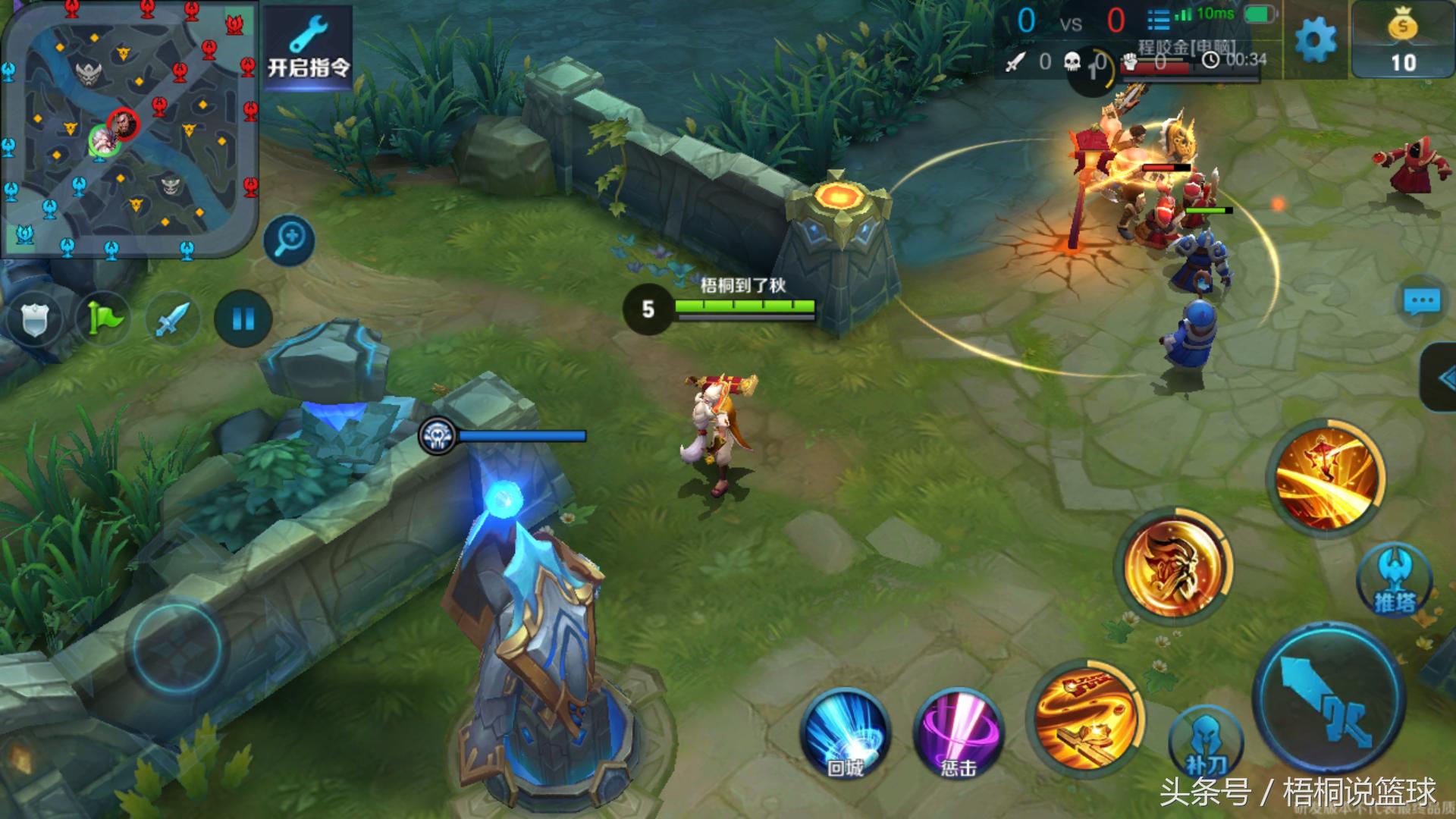Activate the 回城 recall spell

pyautogui.click(x=845, y=733)
